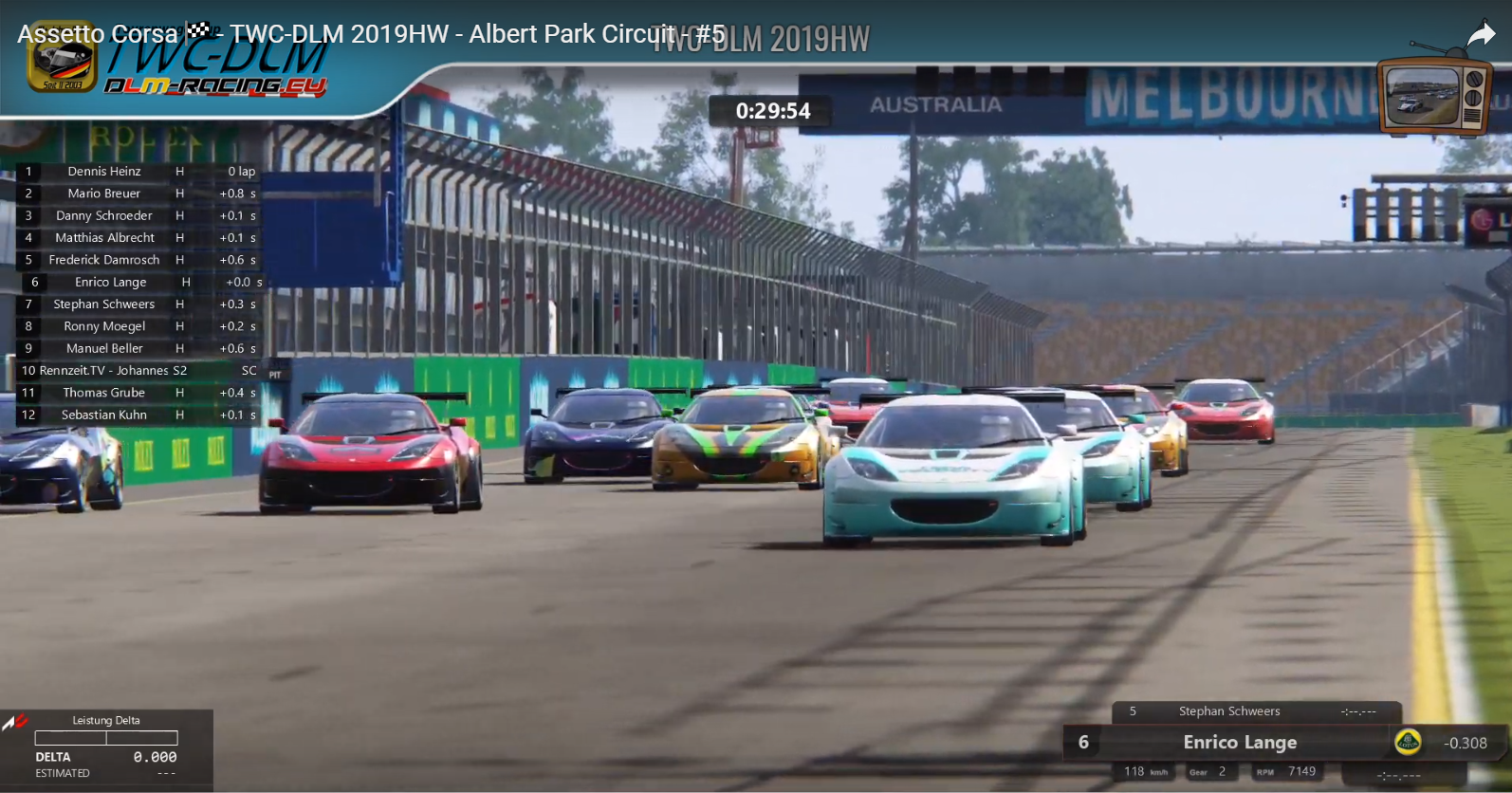This screenshot has width=1512, height=793.
Task: Select Thomas Grube in the leaderboard
Action: (x=104, y=393)
